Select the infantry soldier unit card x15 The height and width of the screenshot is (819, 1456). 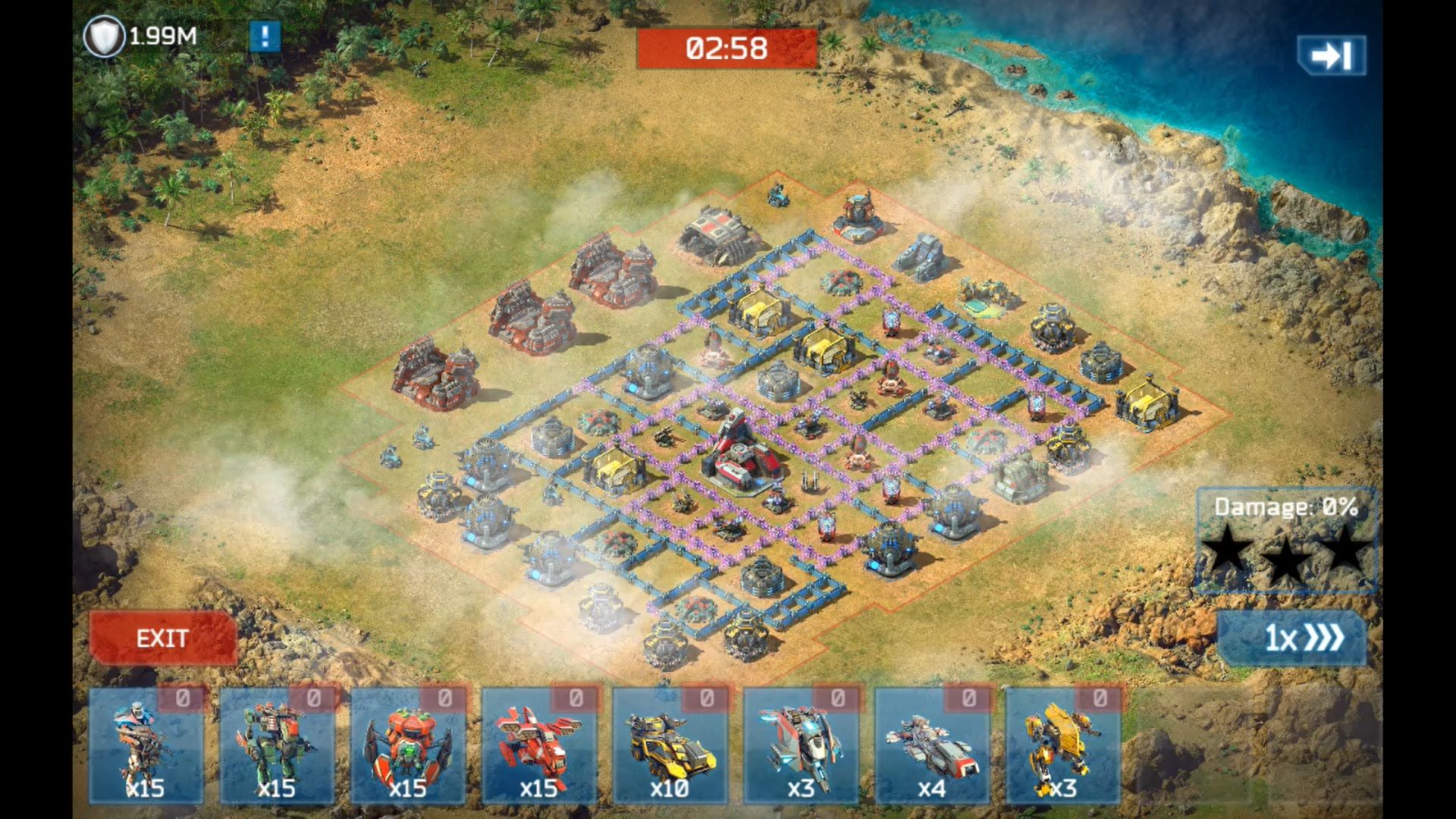146,745
